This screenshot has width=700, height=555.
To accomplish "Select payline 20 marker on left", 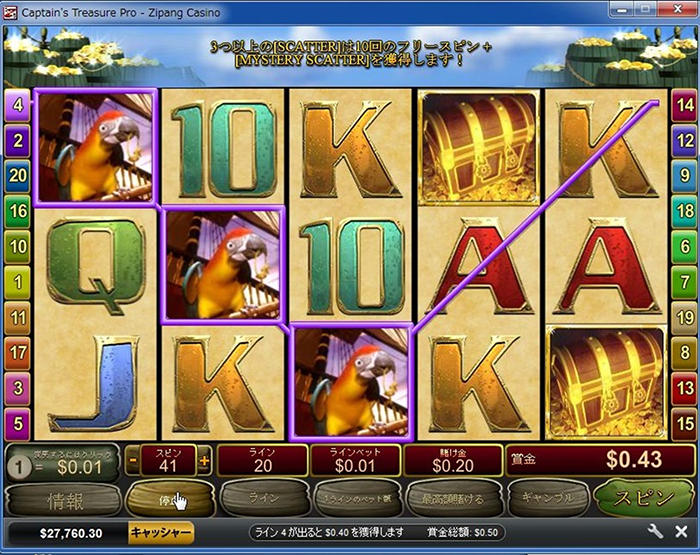I will (17, 175).
